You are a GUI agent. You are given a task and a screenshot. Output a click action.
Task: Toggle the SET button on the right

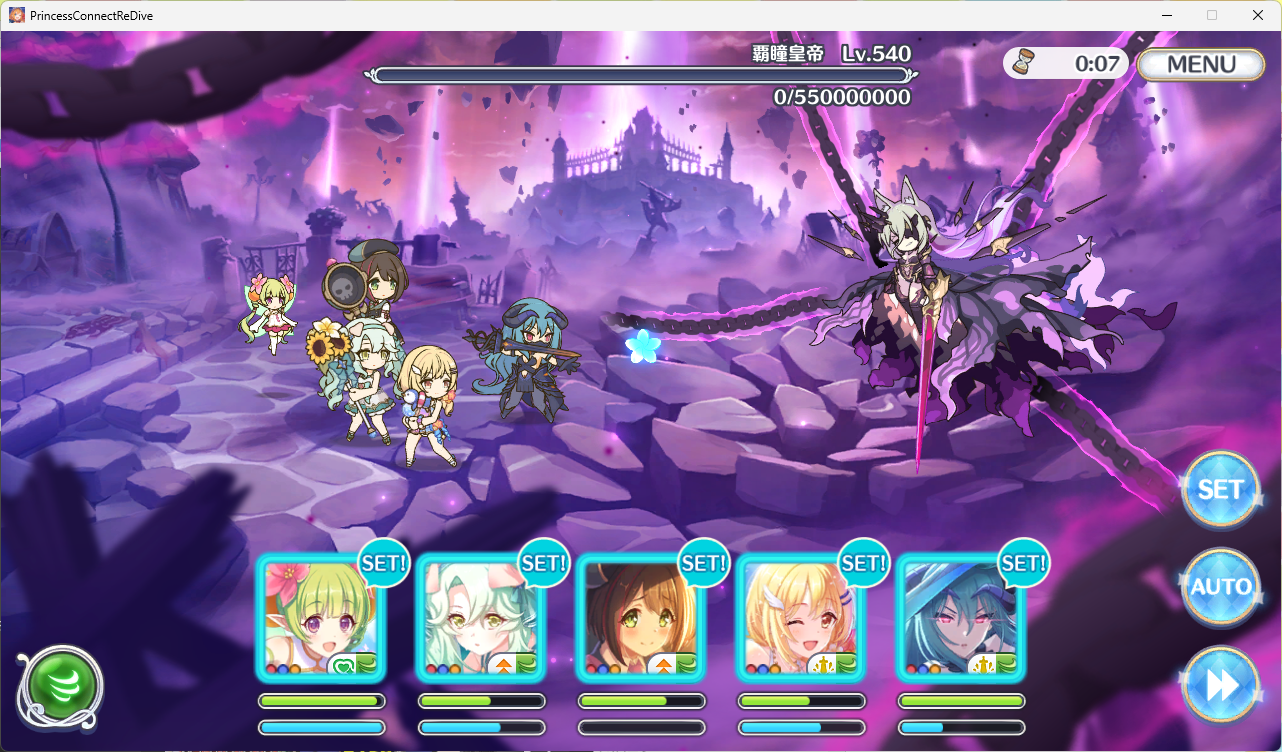click(x=1220, y=490)
